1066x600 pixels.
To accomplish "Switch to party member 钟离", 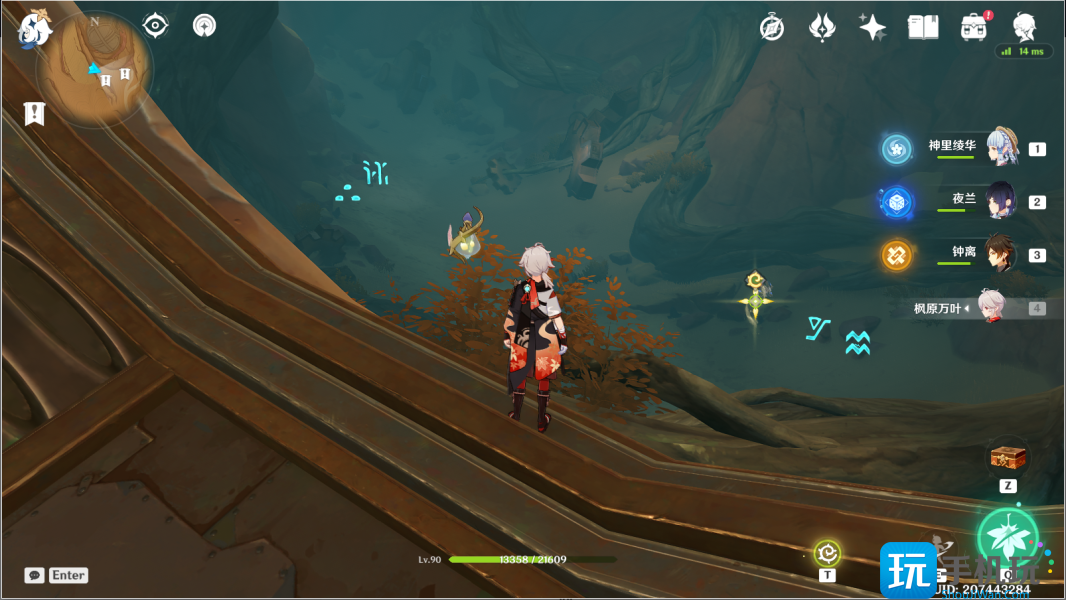I will click(1000, 254).
